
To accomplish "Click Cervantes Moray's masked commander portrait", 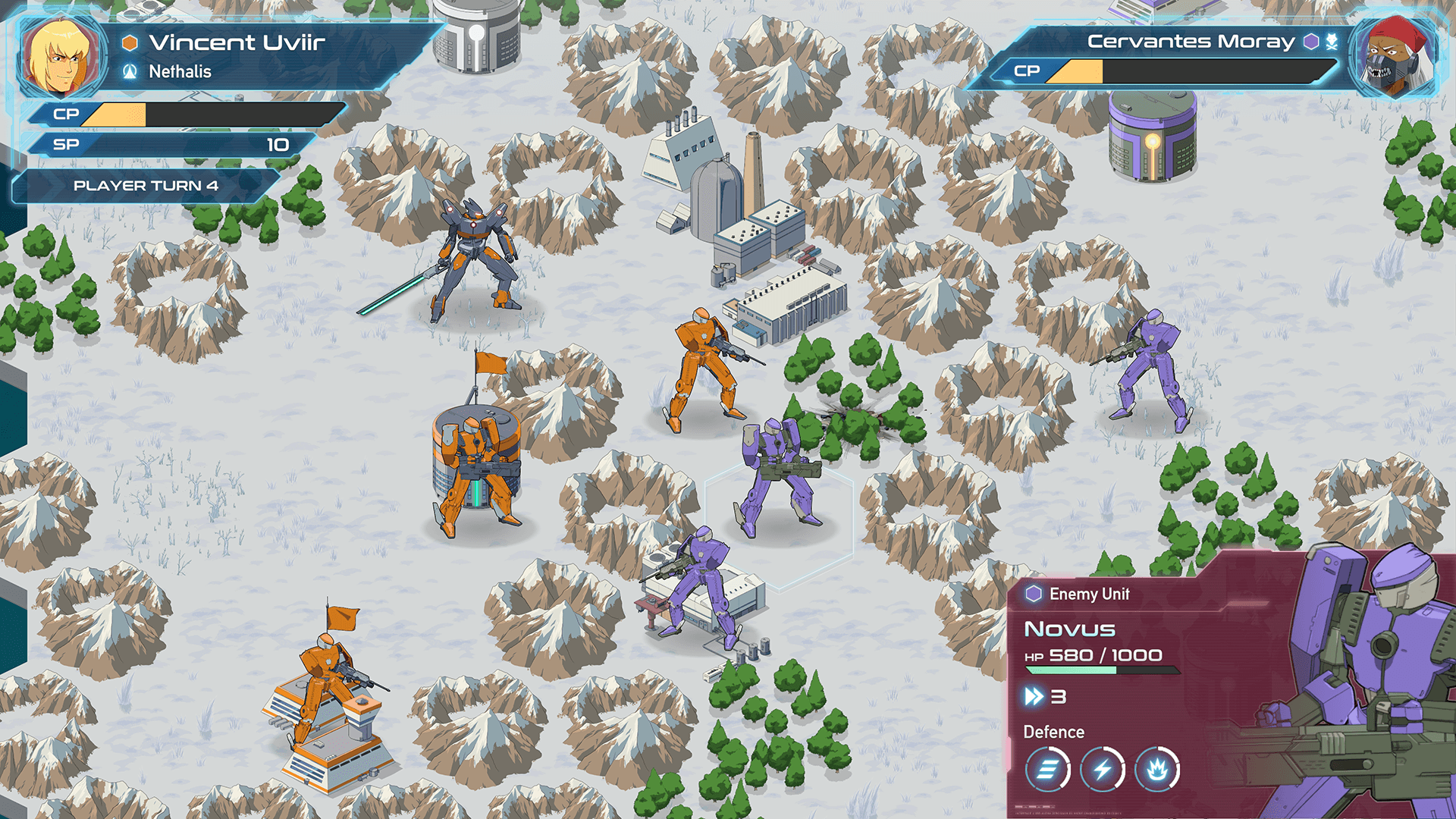I will 1394,58.
